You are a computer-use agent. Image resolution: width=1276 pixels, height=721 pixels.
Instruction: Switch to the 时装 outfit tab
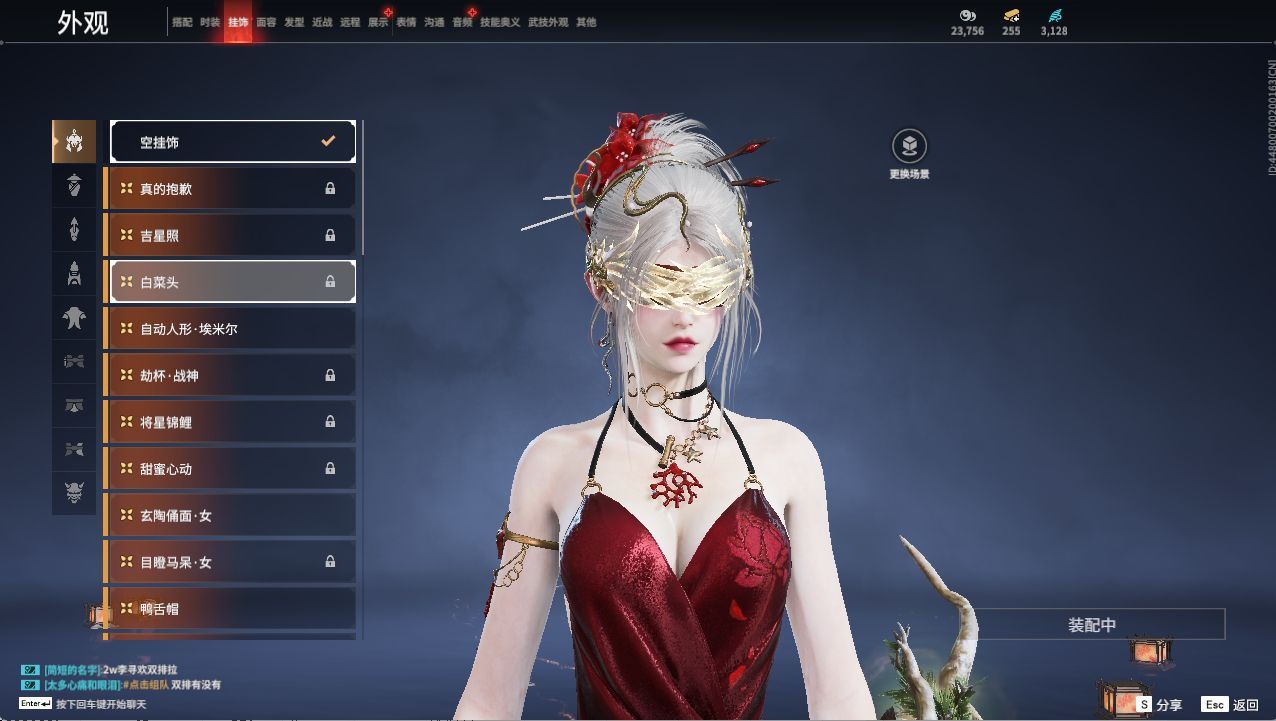pos(210,22)
